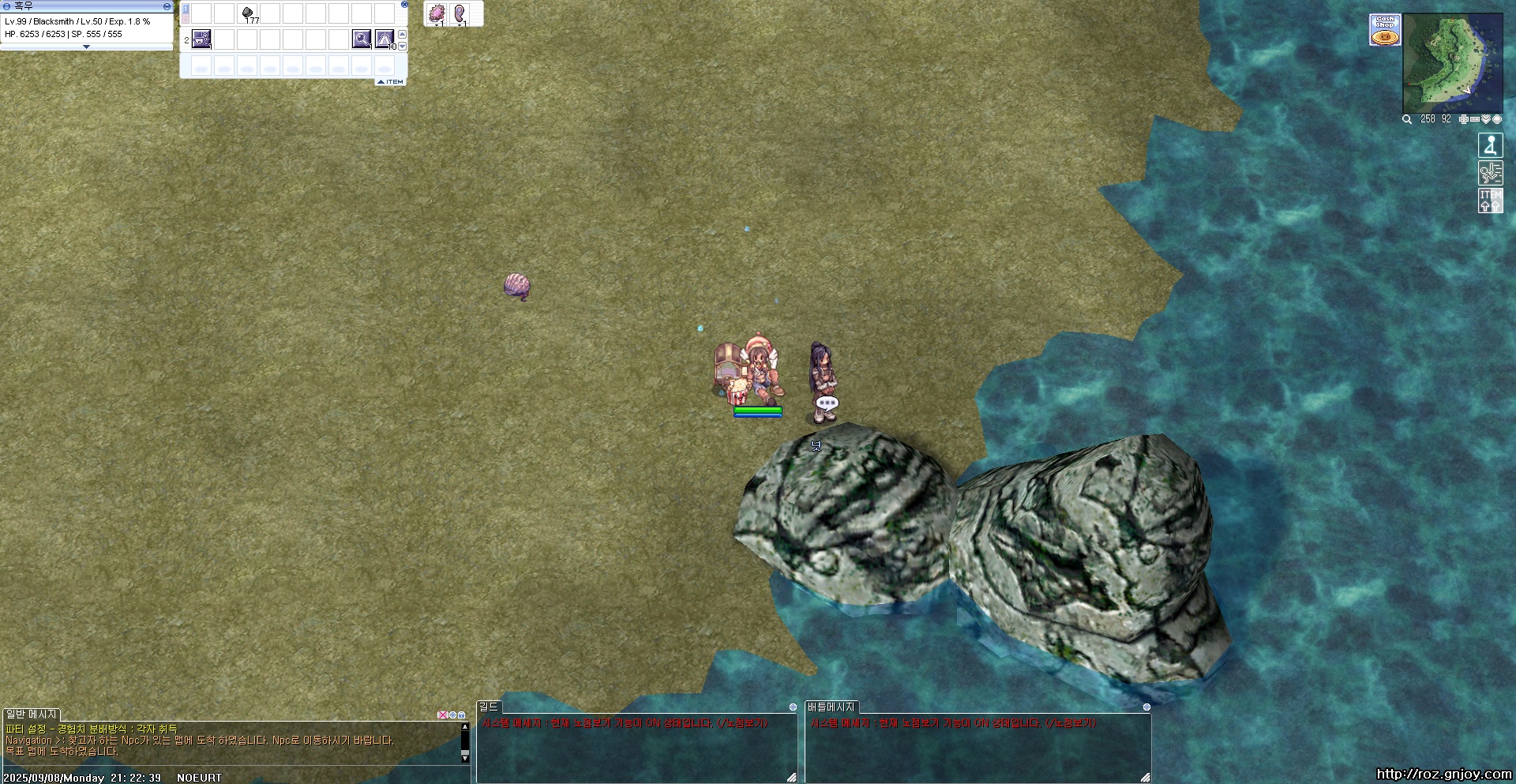The image size is (1516, 784).
Task: Toggle the ITEM arrows button
Action: pos(1490,201)
